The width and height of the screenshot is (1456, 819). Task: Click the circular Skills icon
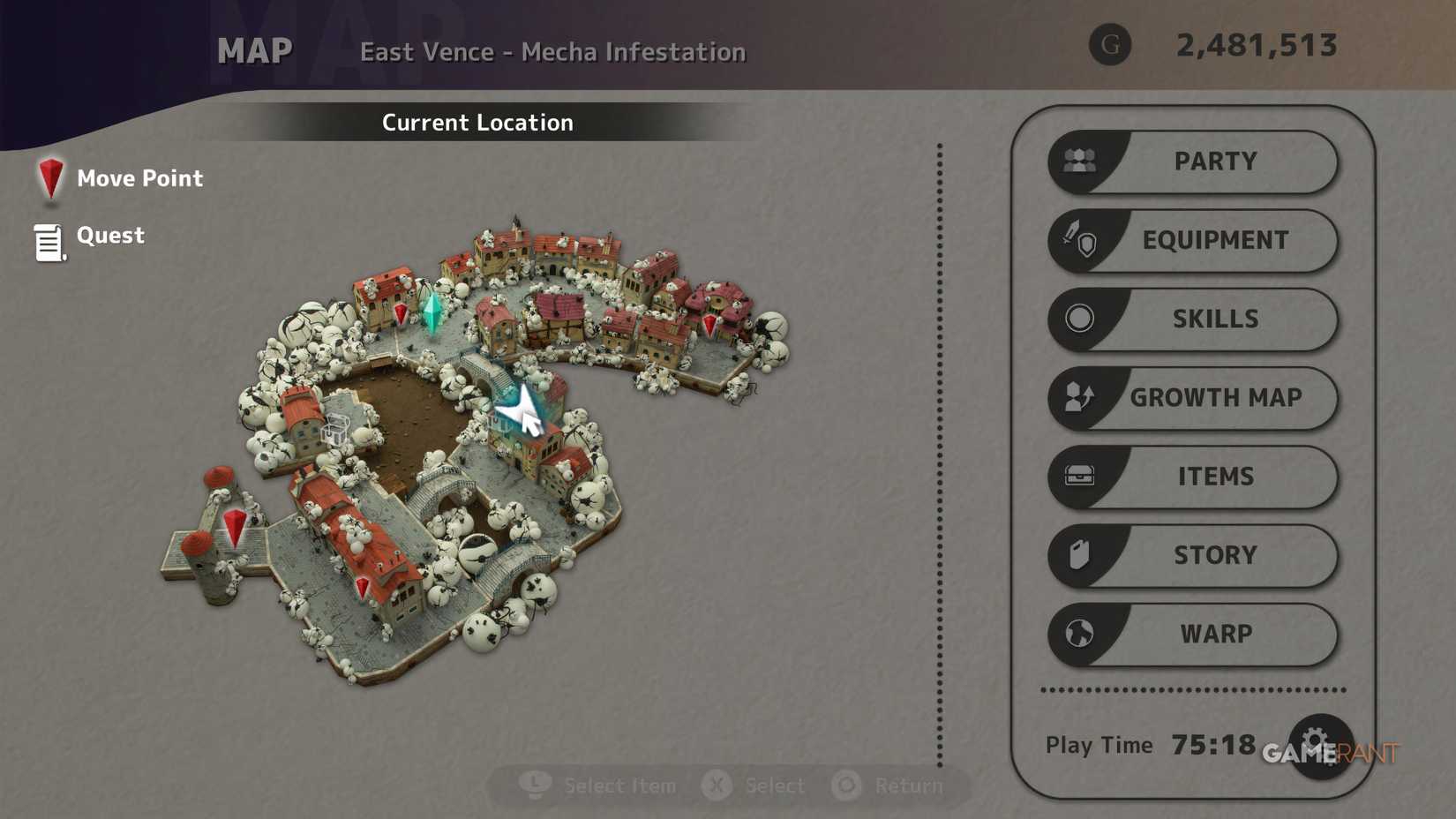click(1078, 319)
